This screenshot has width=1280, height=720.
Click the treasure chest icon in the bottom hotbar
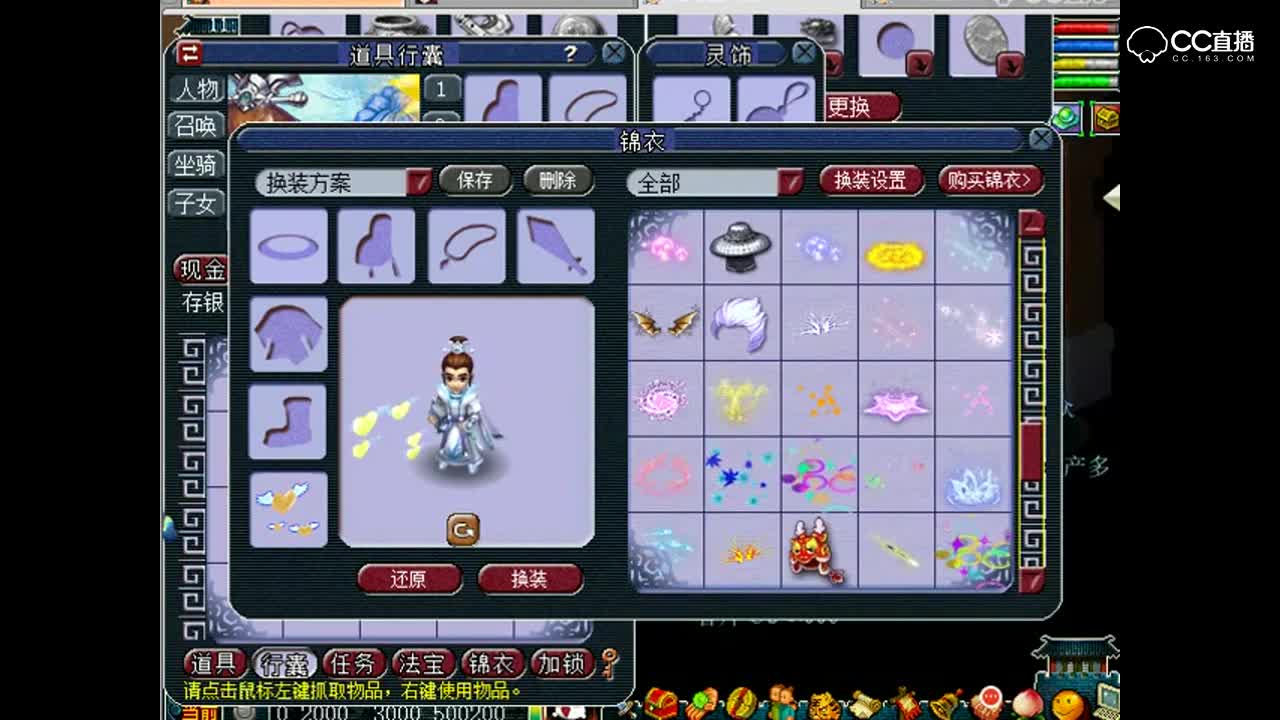point(659,700)
